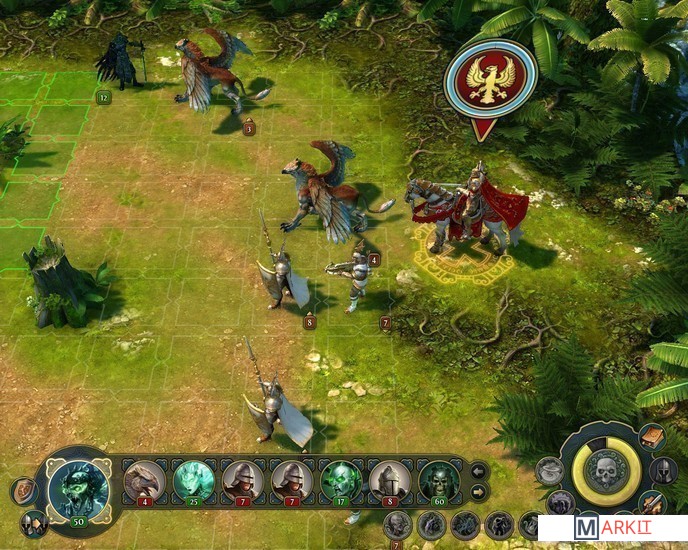Click the left arrow beside the turn bar
688x550 pixels.
(478, 470)
